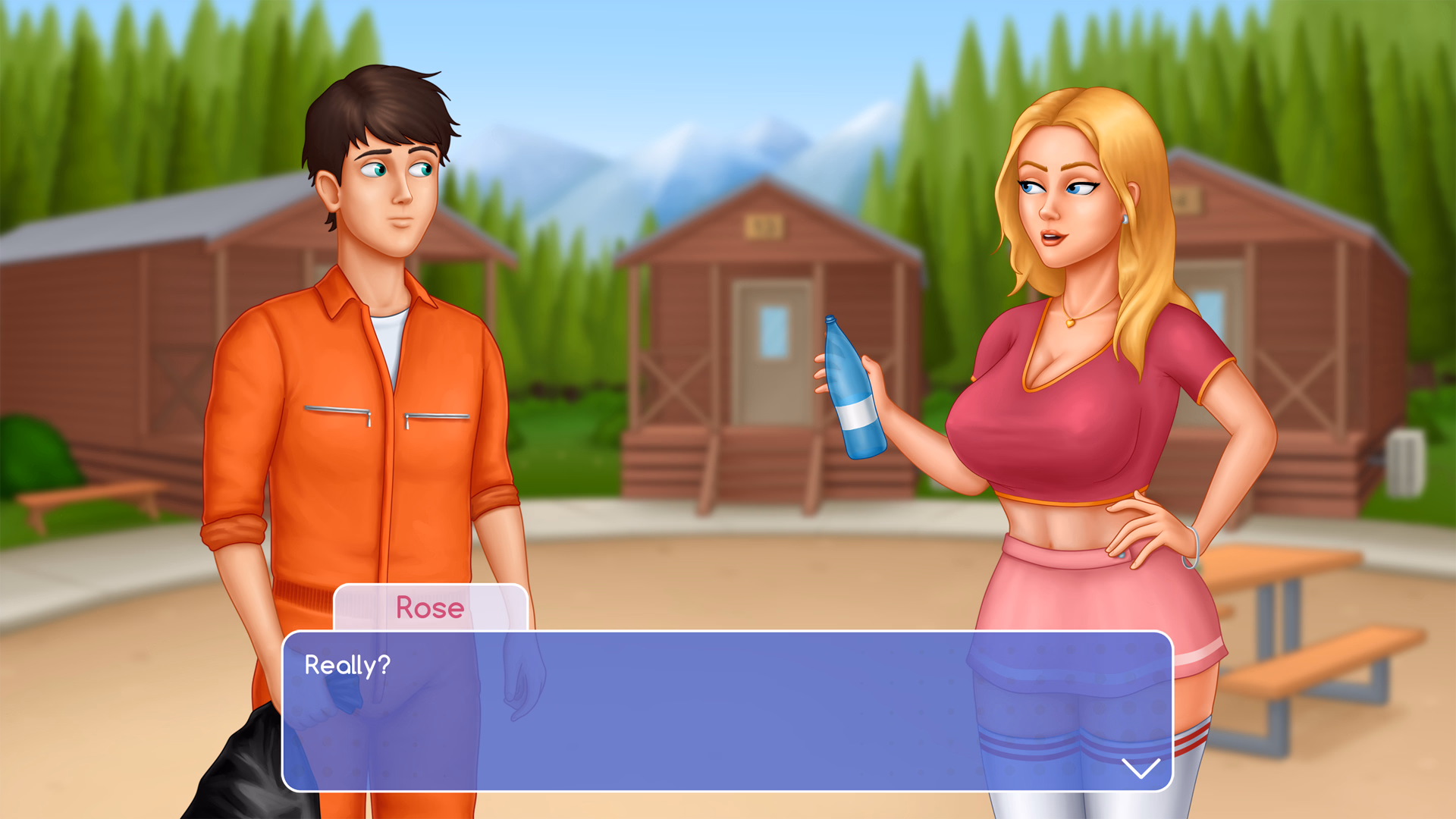Image resolution: width=1456 pixels, height=819 pixels.
Task: Click the dialogue text reading Really?
Action: [x=348, y=666]
